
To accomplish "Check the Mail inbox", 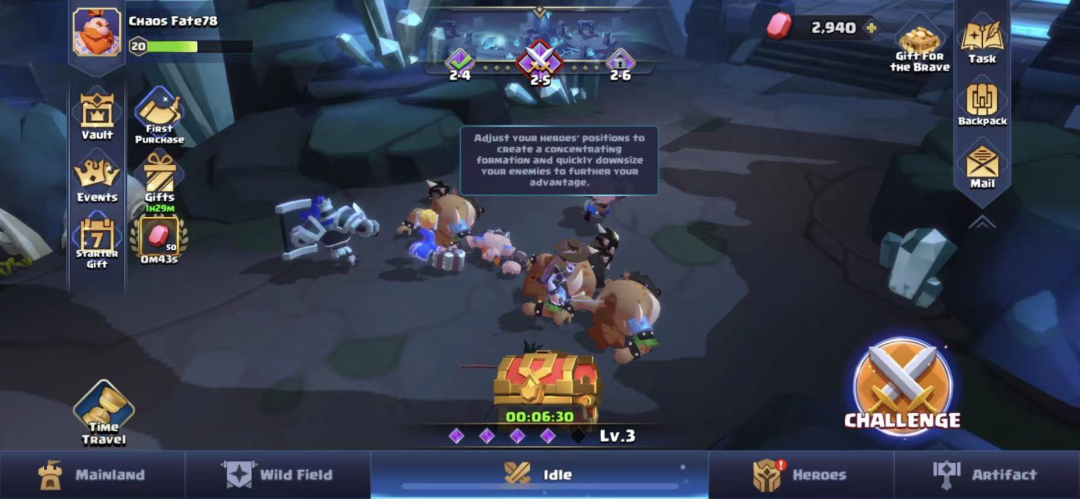I will pos(982,165).
